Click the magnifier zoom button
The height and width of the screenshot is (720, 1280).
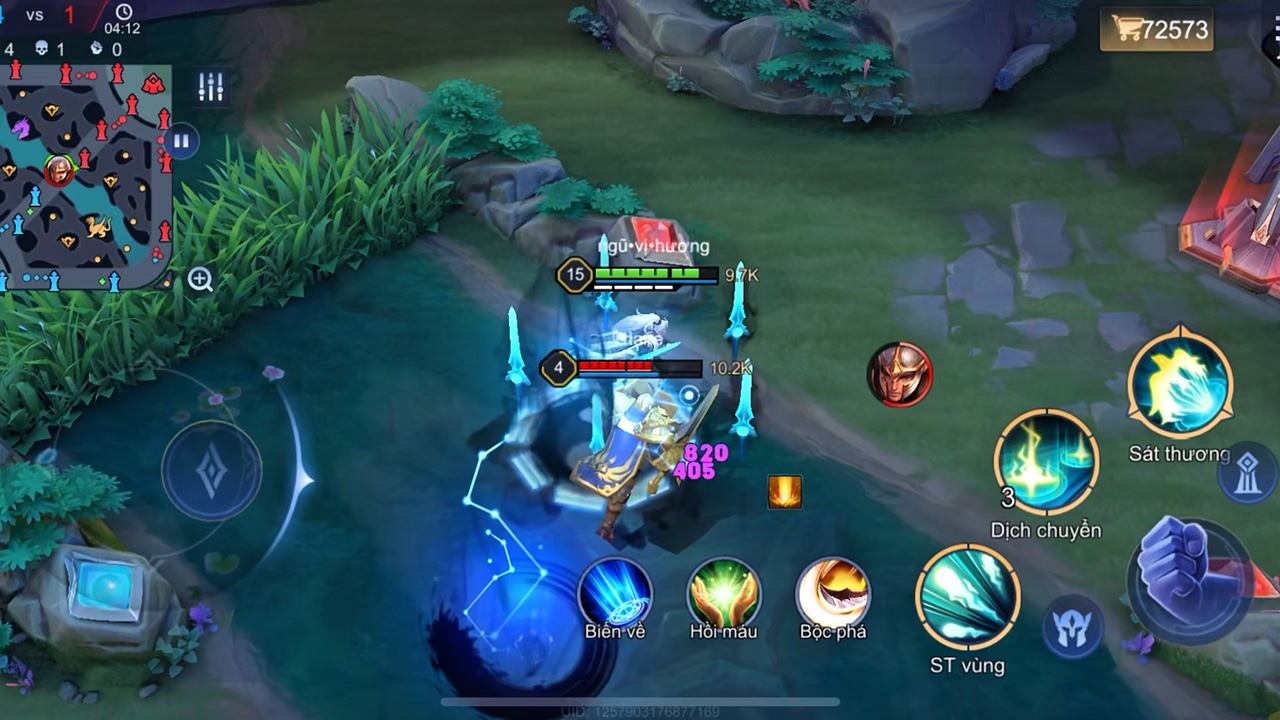coord(200,280)
